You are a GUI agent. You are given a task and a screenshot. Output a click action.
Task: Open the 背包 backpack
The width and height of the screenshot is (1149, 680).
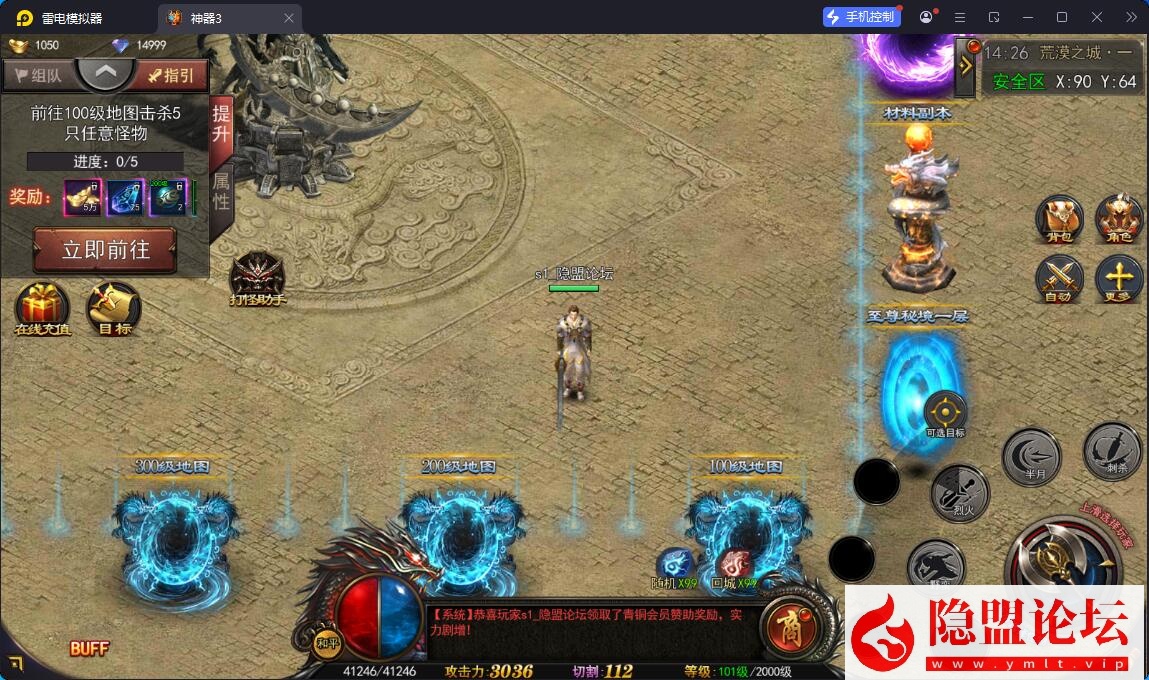click(x=1059, y=219)
